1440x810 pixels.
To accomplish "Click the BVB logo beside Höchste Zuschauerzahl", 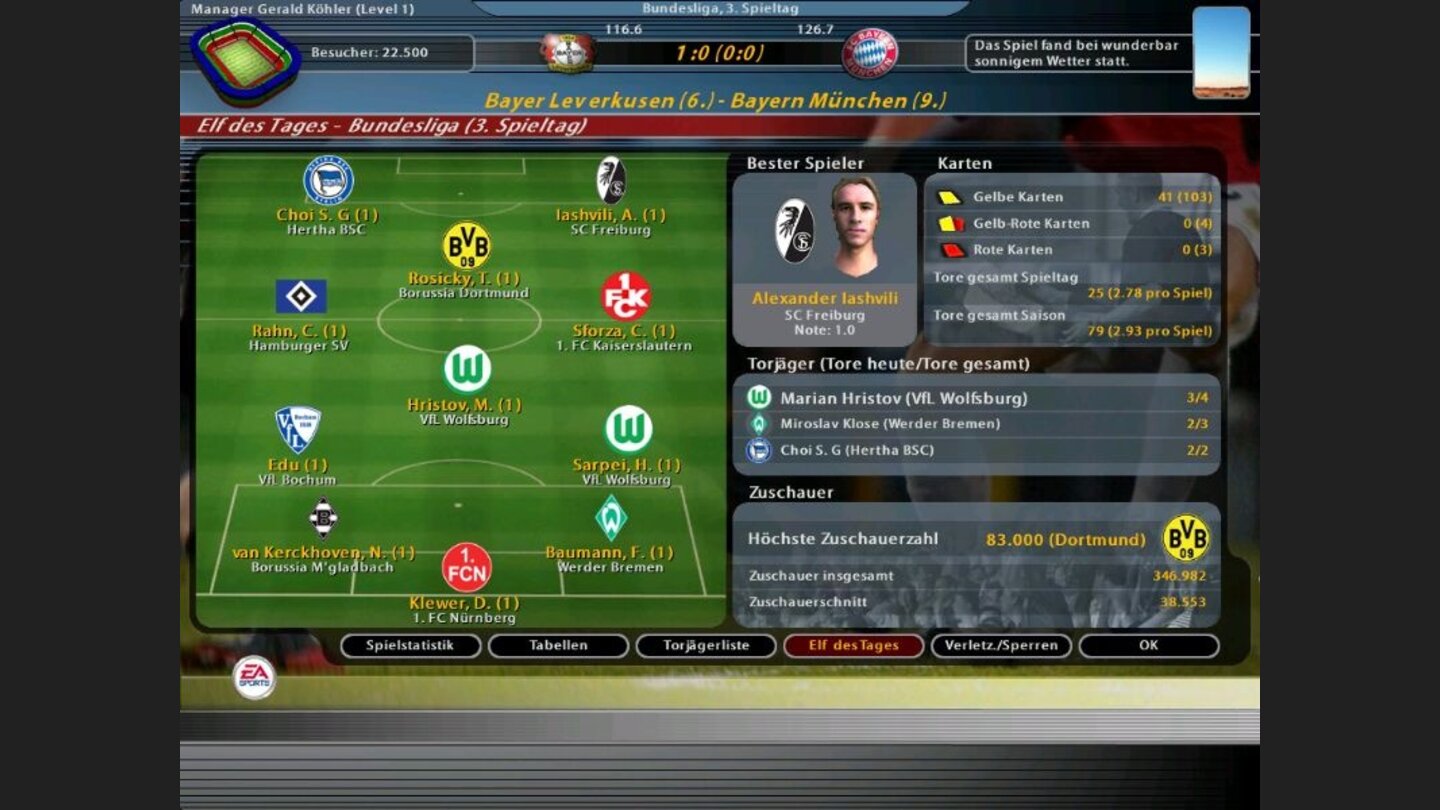I will (1189, 537).
